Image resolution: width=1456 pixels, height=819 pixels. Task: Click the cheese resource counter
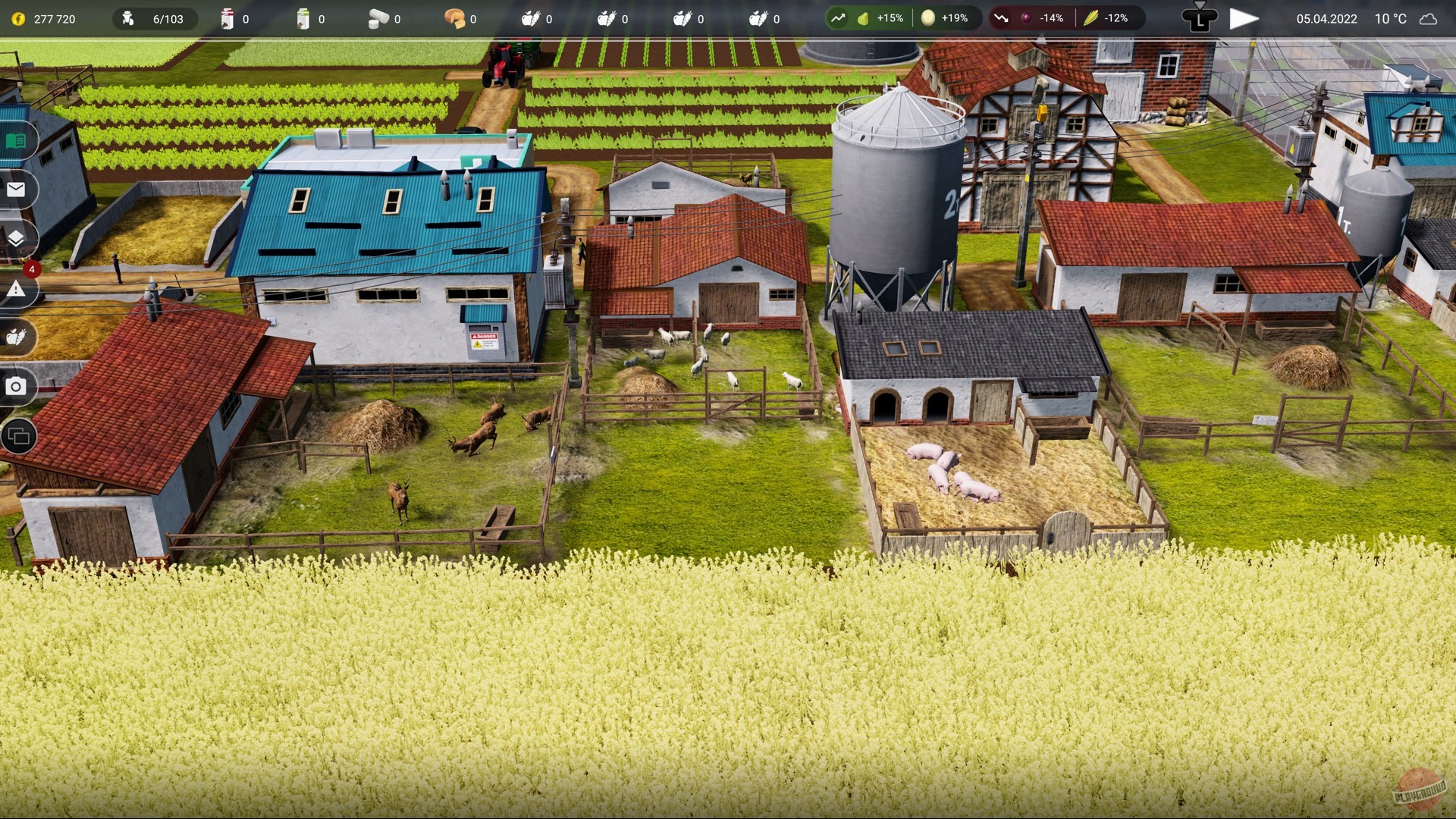point(455,17)
